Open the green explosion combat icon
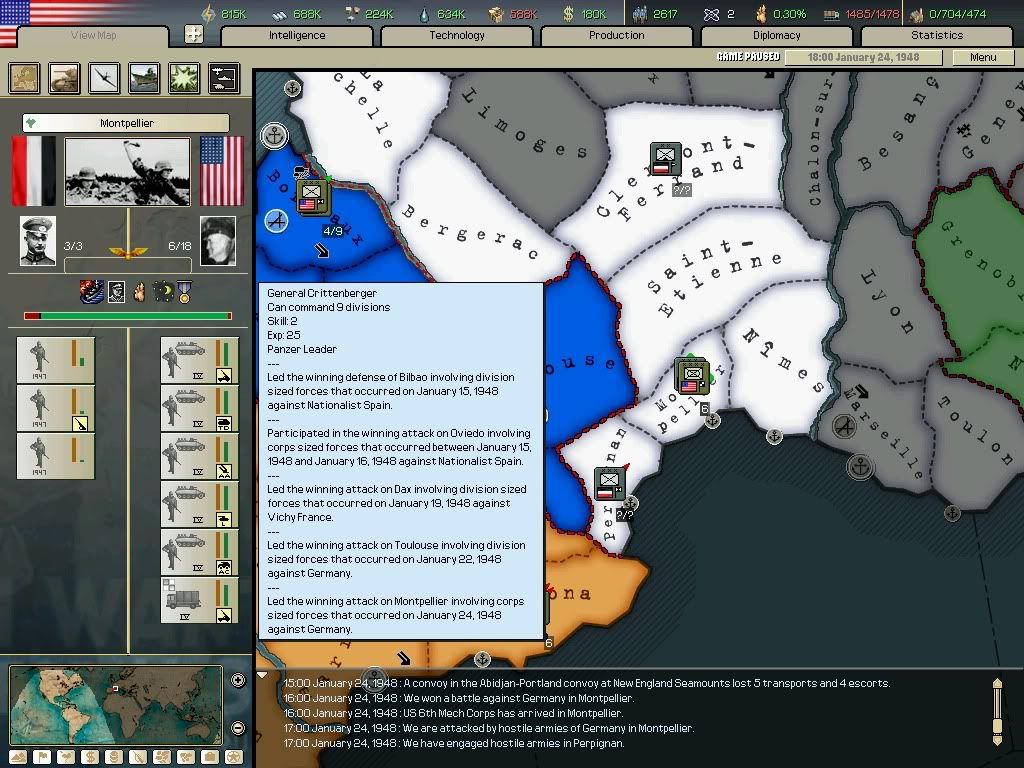Viewport: 1024px width, 768px height. (x=184, y=78)
